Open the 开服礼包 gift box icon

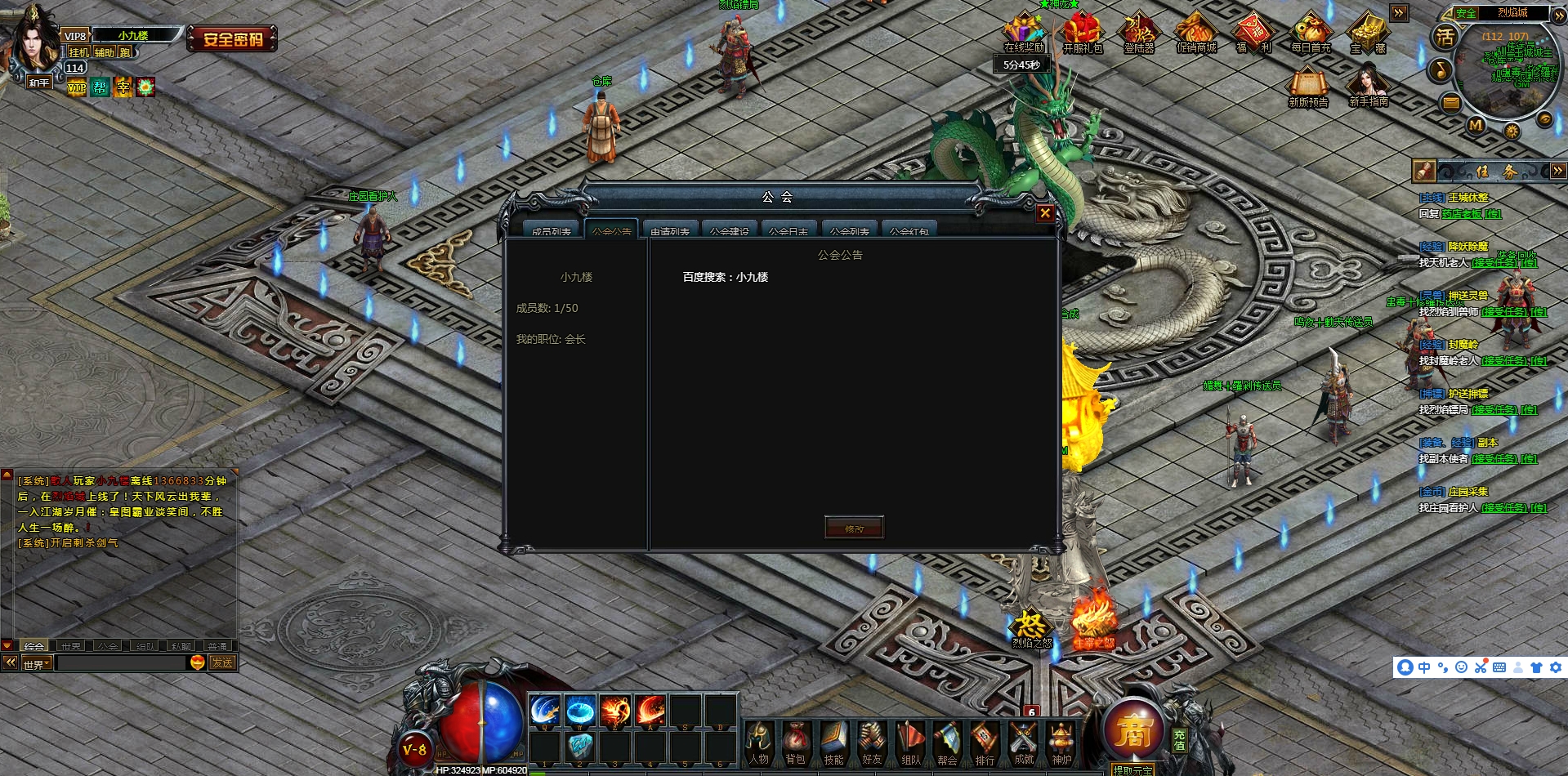[x=1082, y=34]
